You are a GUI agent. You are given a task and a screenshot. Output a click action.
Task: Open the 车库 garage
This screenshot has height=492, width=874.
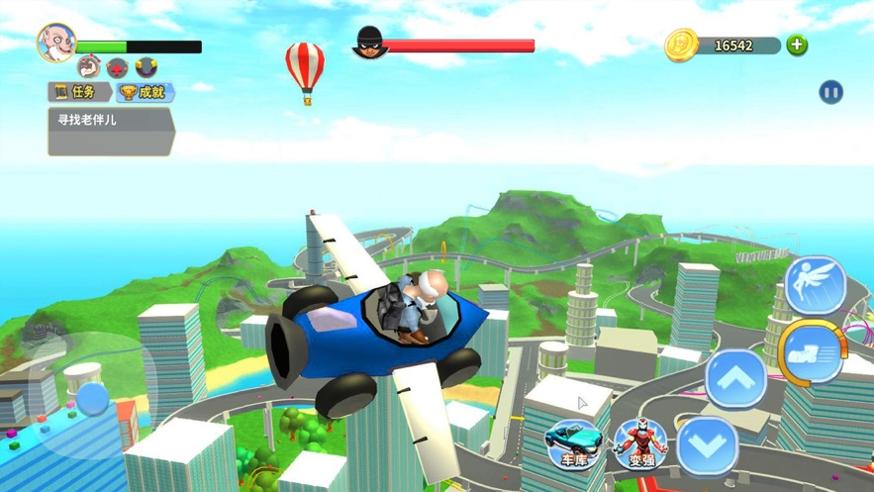pyautogui.click(x=574, y=442)
